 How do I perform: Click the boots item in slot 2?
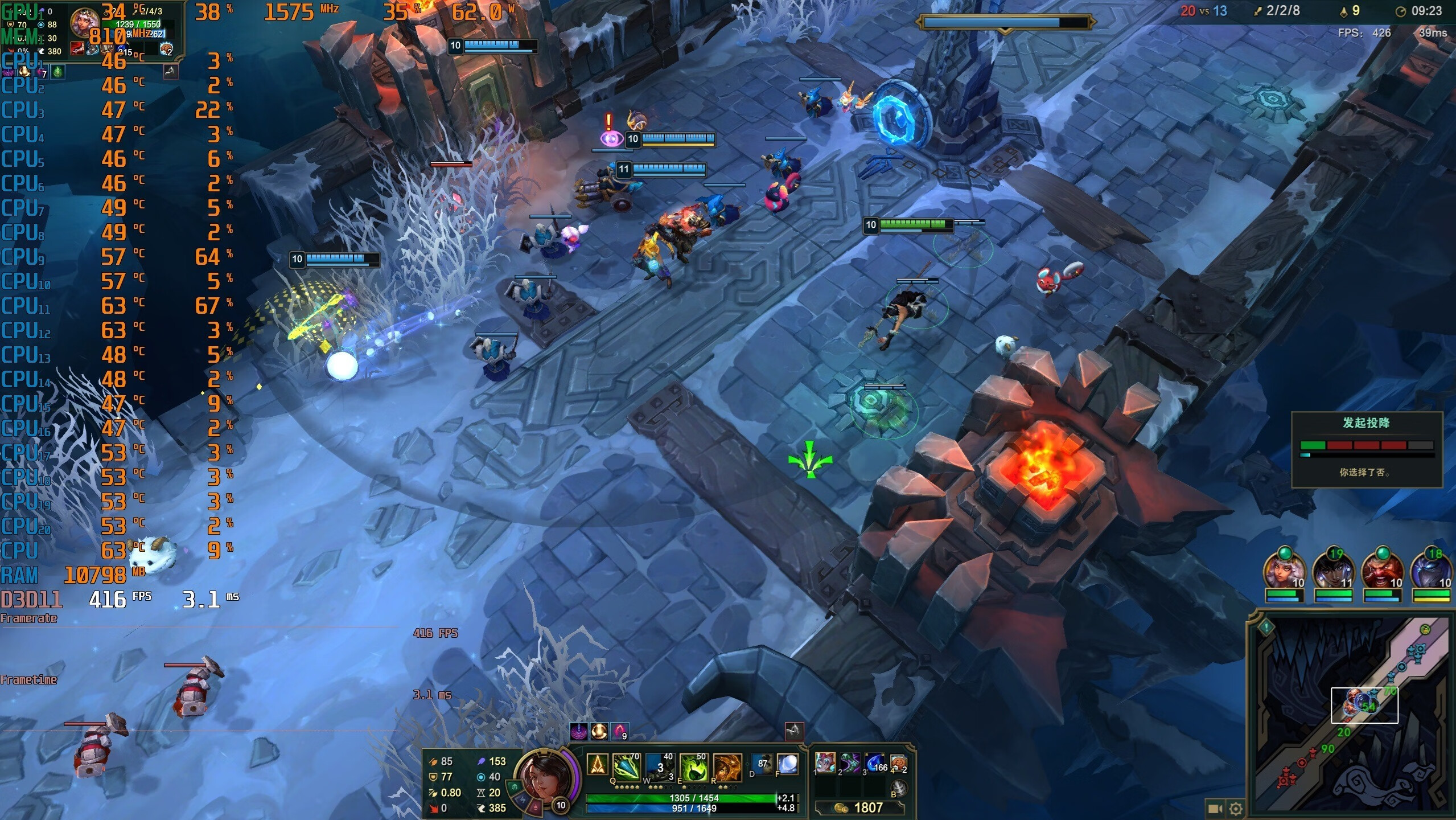pos(850,762)
